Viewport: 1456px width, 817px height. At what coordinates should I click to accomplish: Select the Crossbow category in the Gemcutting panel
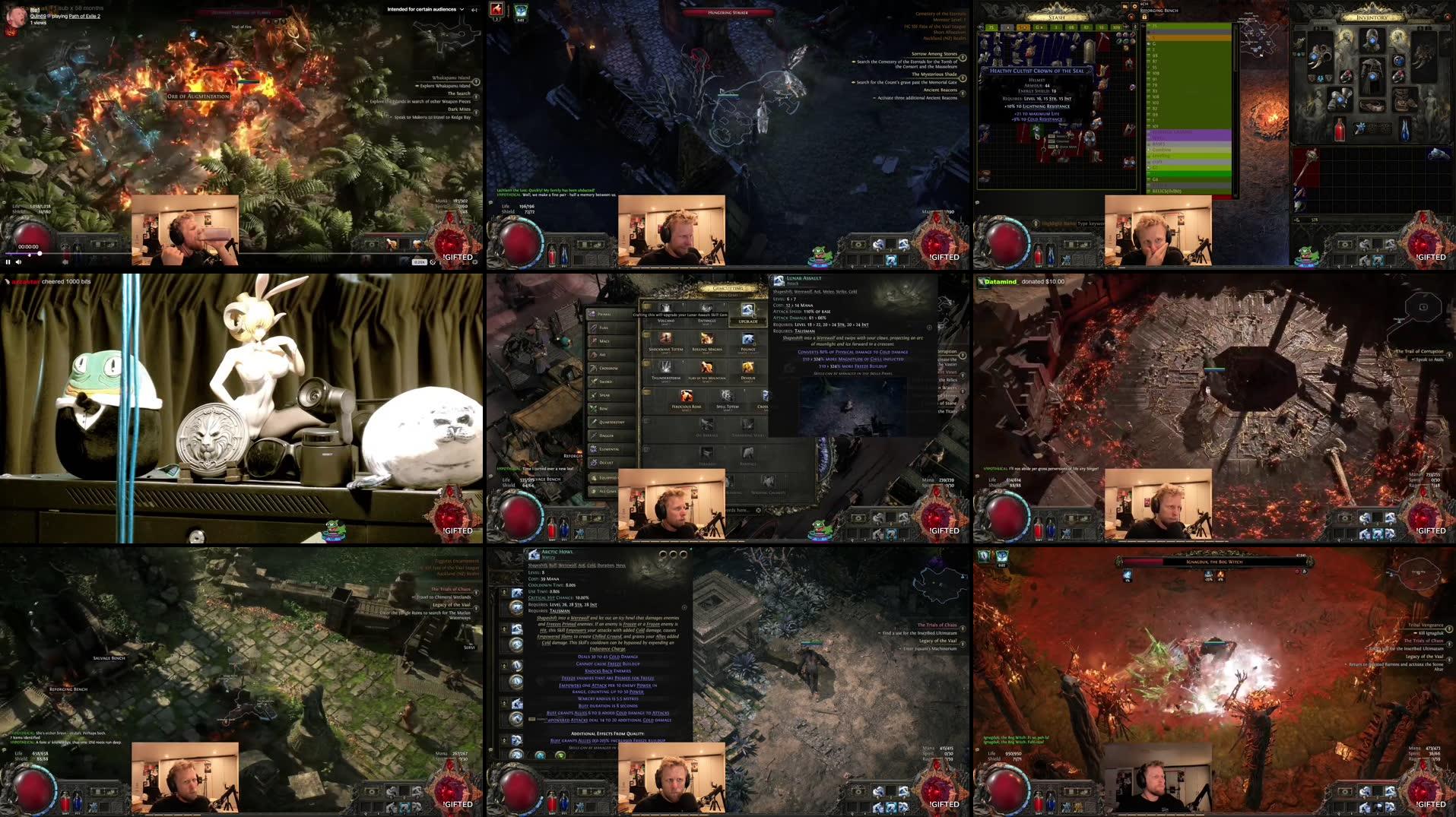(608, 368)
